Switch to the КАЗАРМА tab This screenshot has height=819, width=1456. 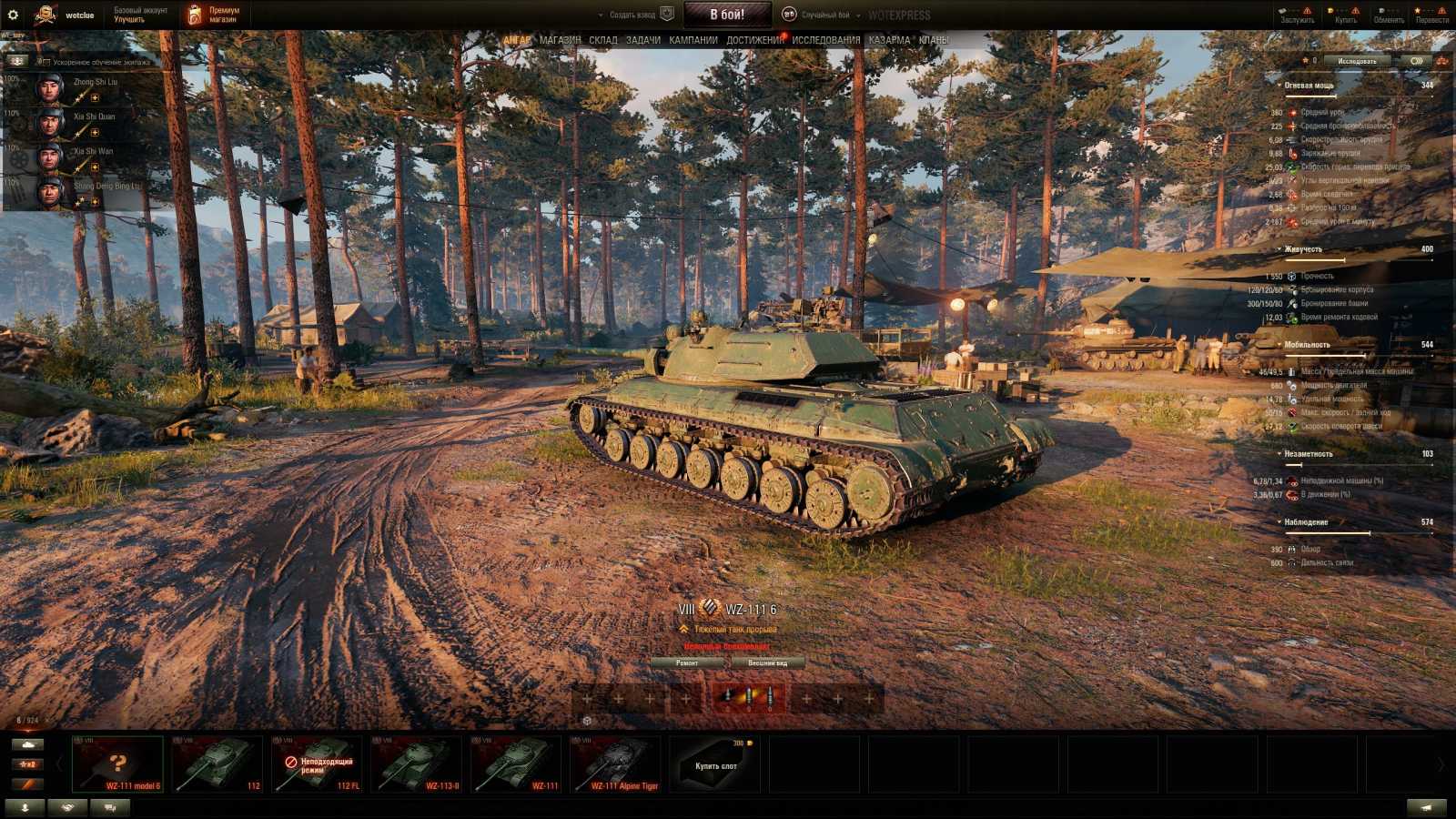point(889,40)
